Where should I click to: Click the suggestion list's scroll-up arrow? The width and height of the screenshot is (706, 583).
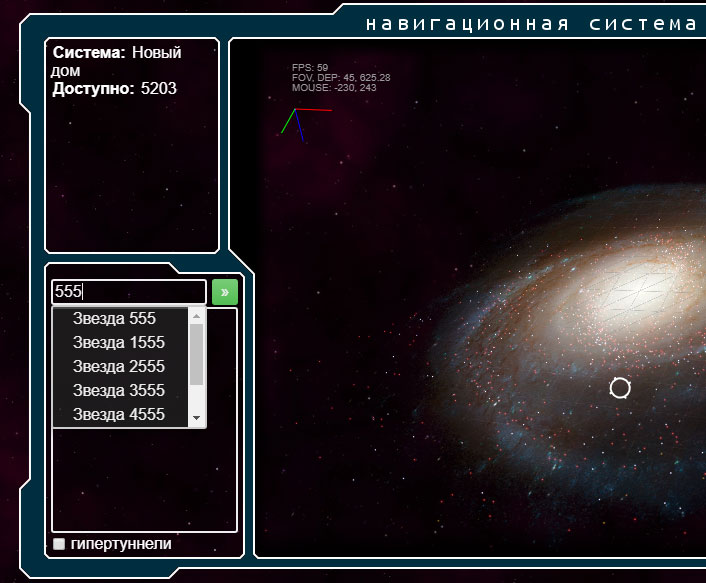tap(196, 316)
